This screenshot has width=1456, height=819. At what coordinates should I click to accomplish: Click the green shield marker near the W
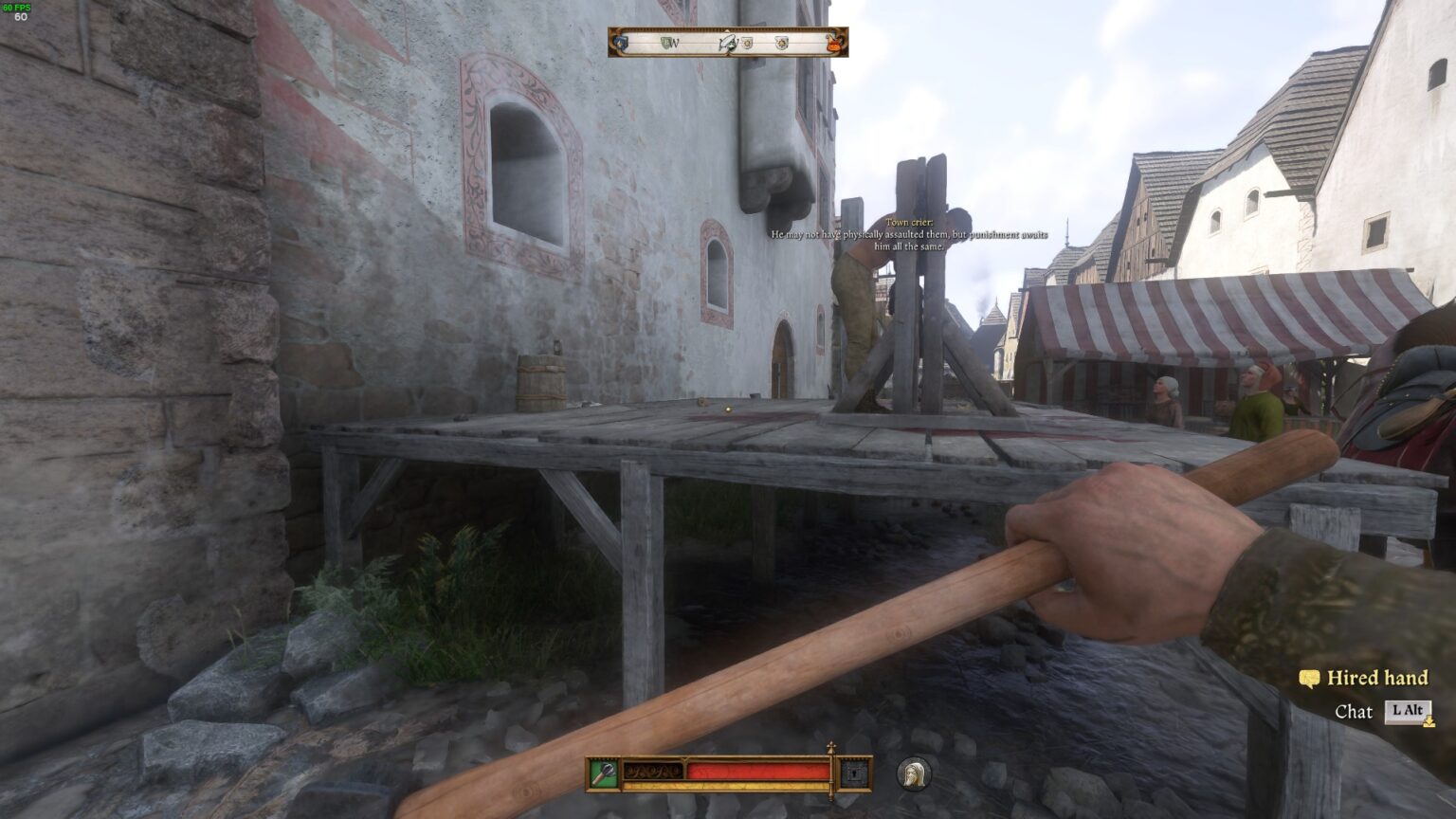click(x=664, y=42)
